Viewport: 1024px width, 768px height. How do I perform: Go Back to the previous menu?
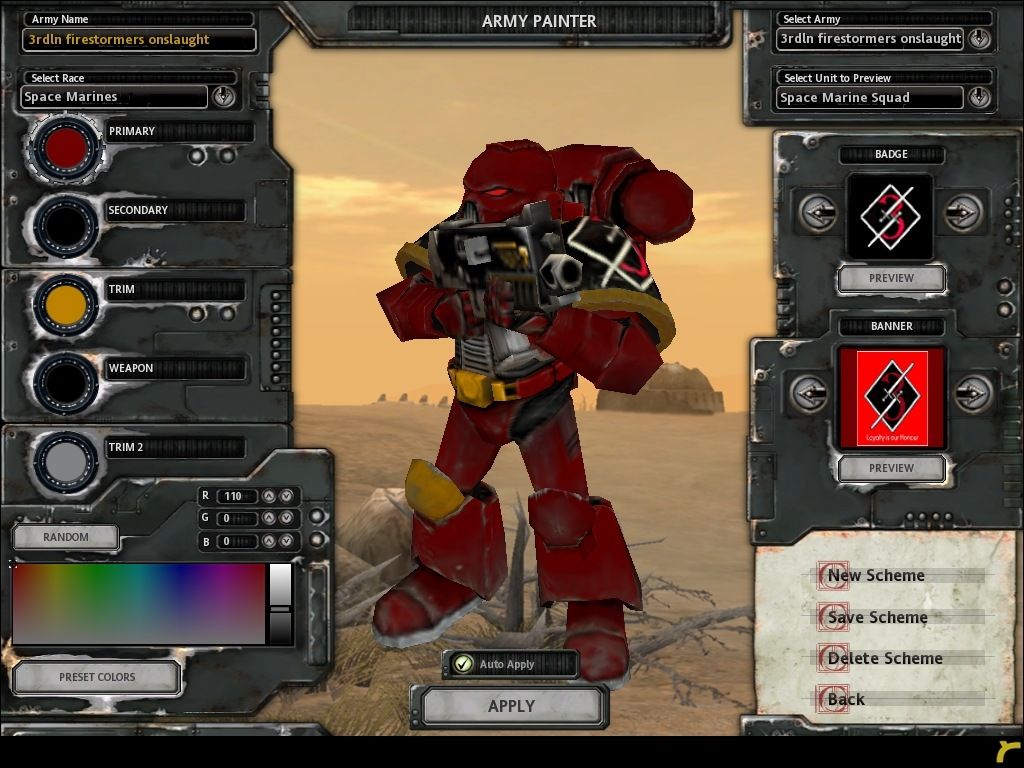click(x=845, y=700)
